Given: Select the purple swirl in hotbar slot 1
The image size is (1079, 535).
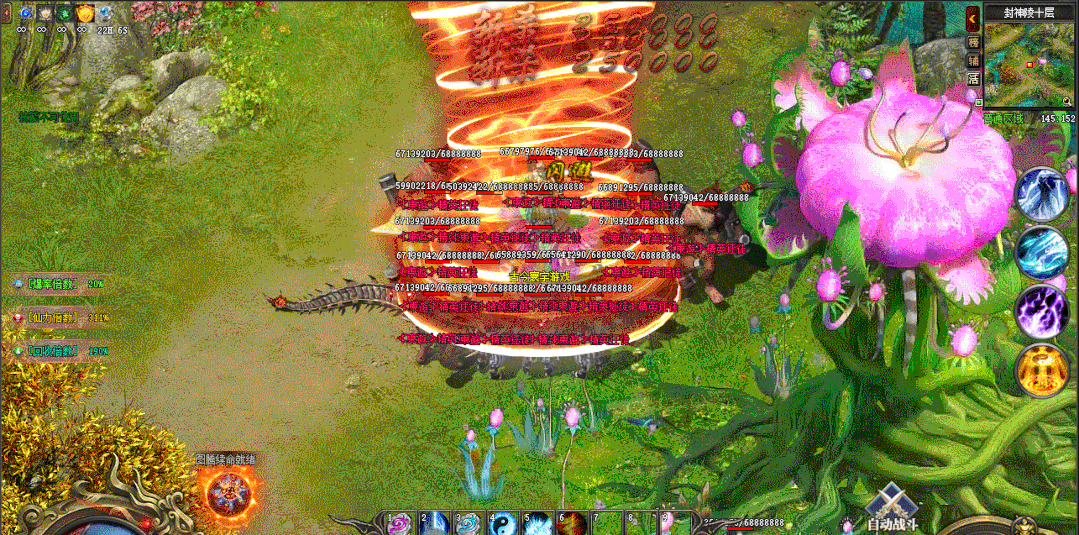Looking at the screenshot, I should 400,524.
